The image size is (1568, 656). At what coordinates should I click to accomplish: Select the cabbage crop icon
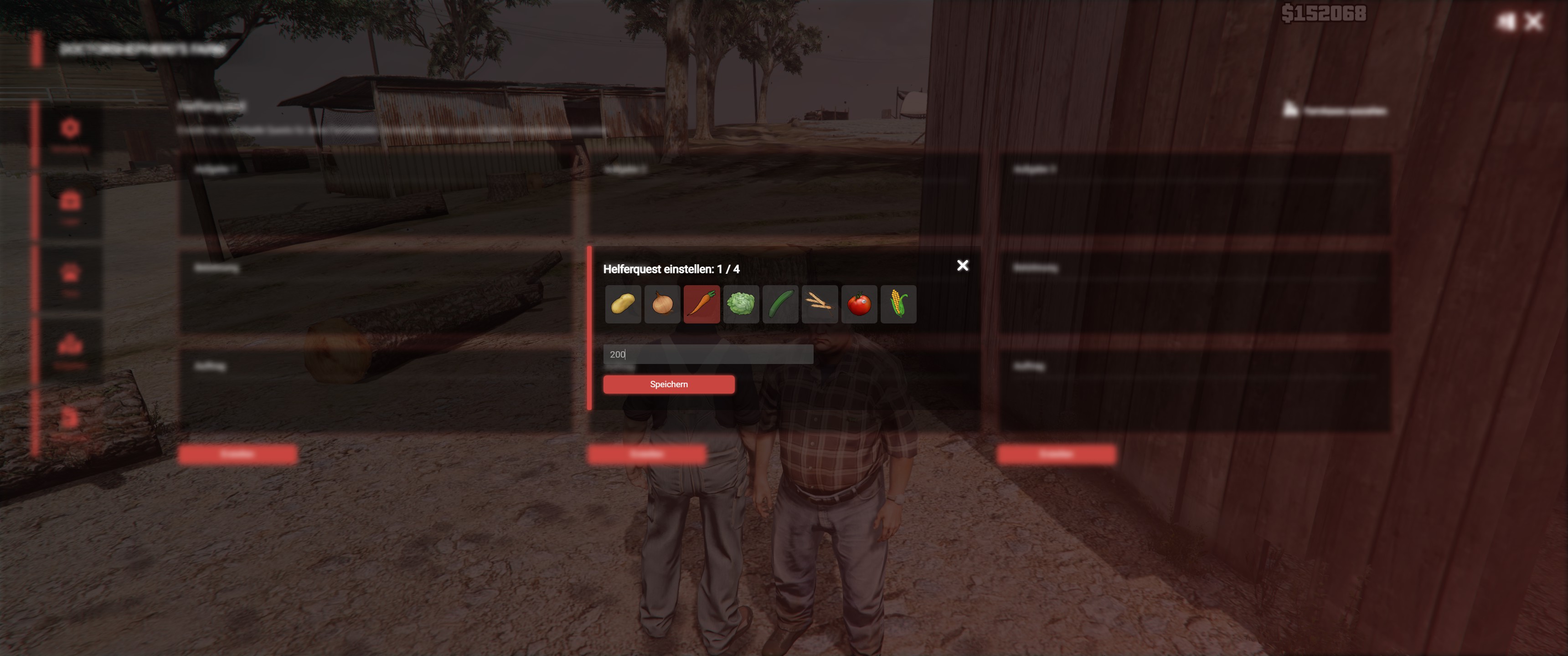pyautogui.click(x=741, y=304)
